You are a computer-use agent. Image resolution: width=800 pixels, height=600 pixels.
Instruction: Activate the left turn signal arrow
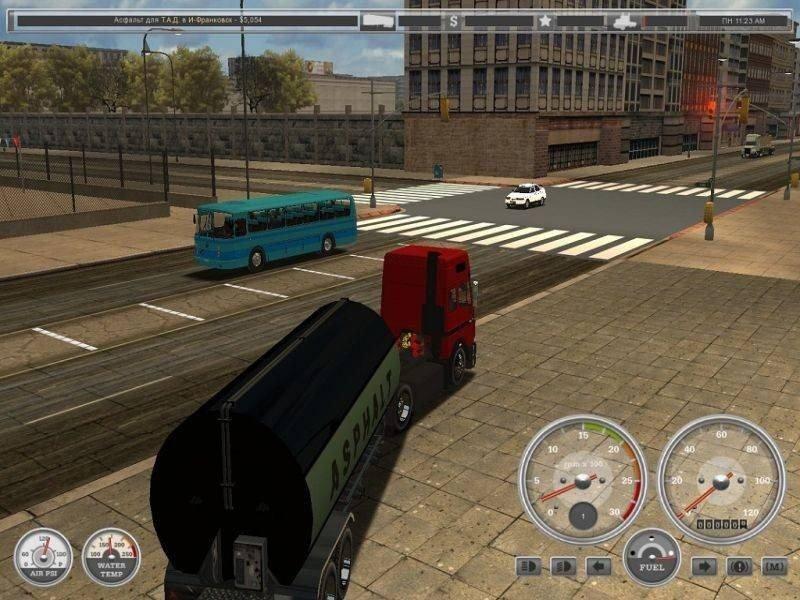click(x=598, y=566)
